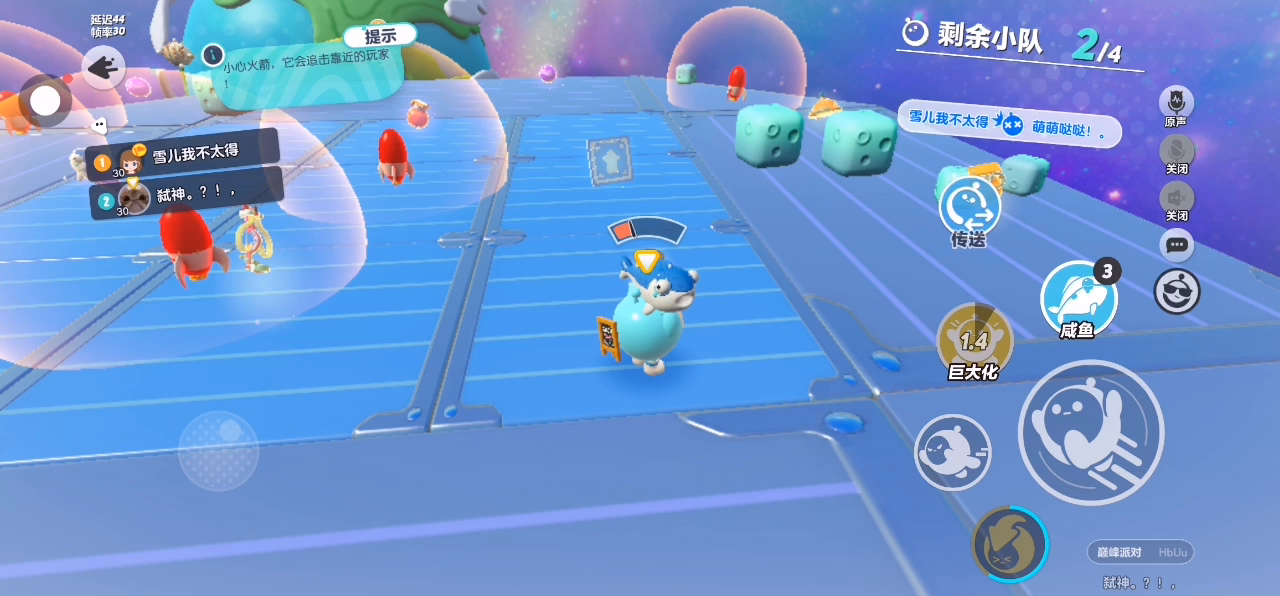
Task: Use the 咸鱼 salted fish item
Action: [x=1078, y=297]
